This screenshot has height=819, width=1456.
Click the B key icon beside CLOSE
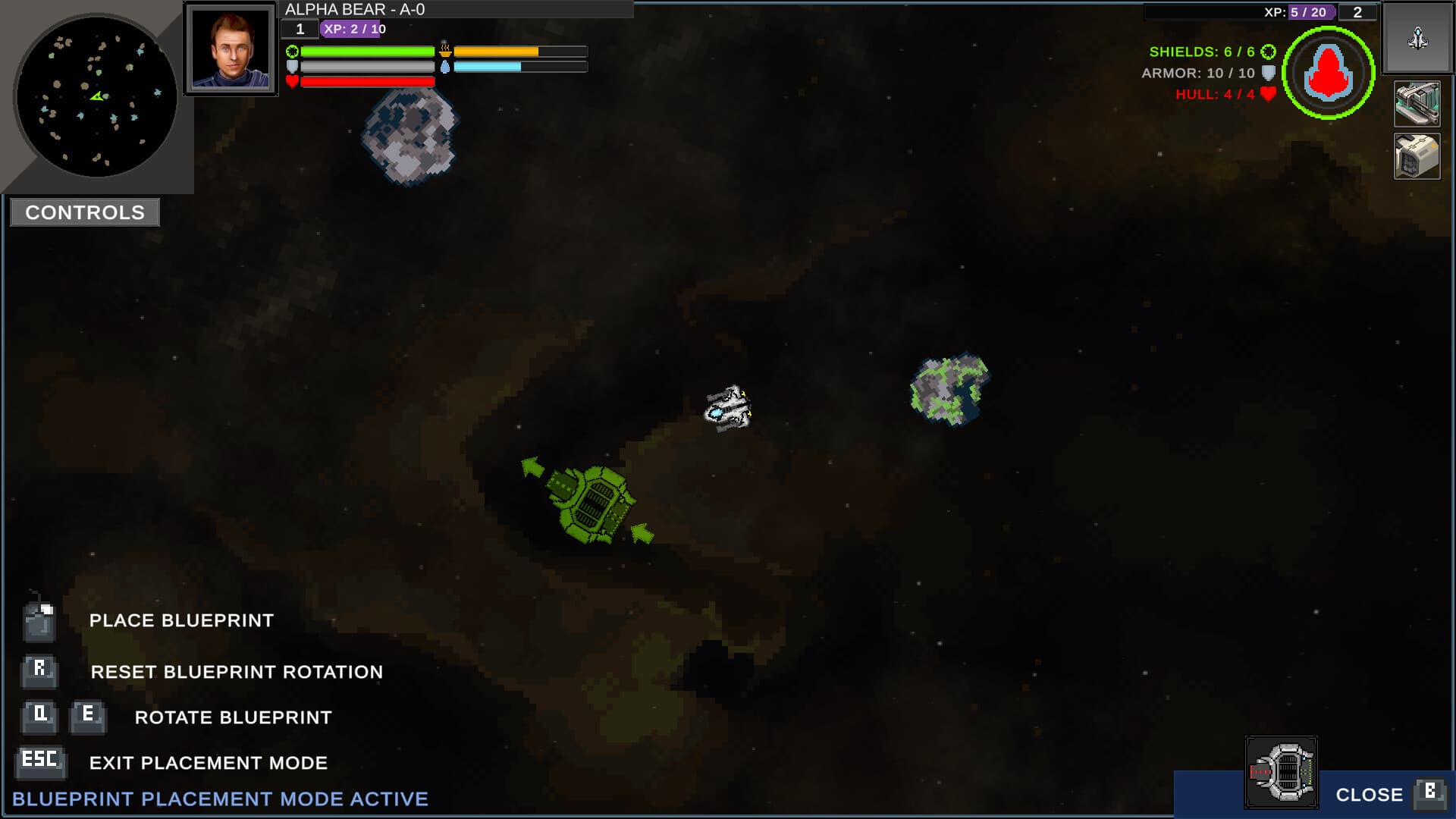(x=1429, y=793)
